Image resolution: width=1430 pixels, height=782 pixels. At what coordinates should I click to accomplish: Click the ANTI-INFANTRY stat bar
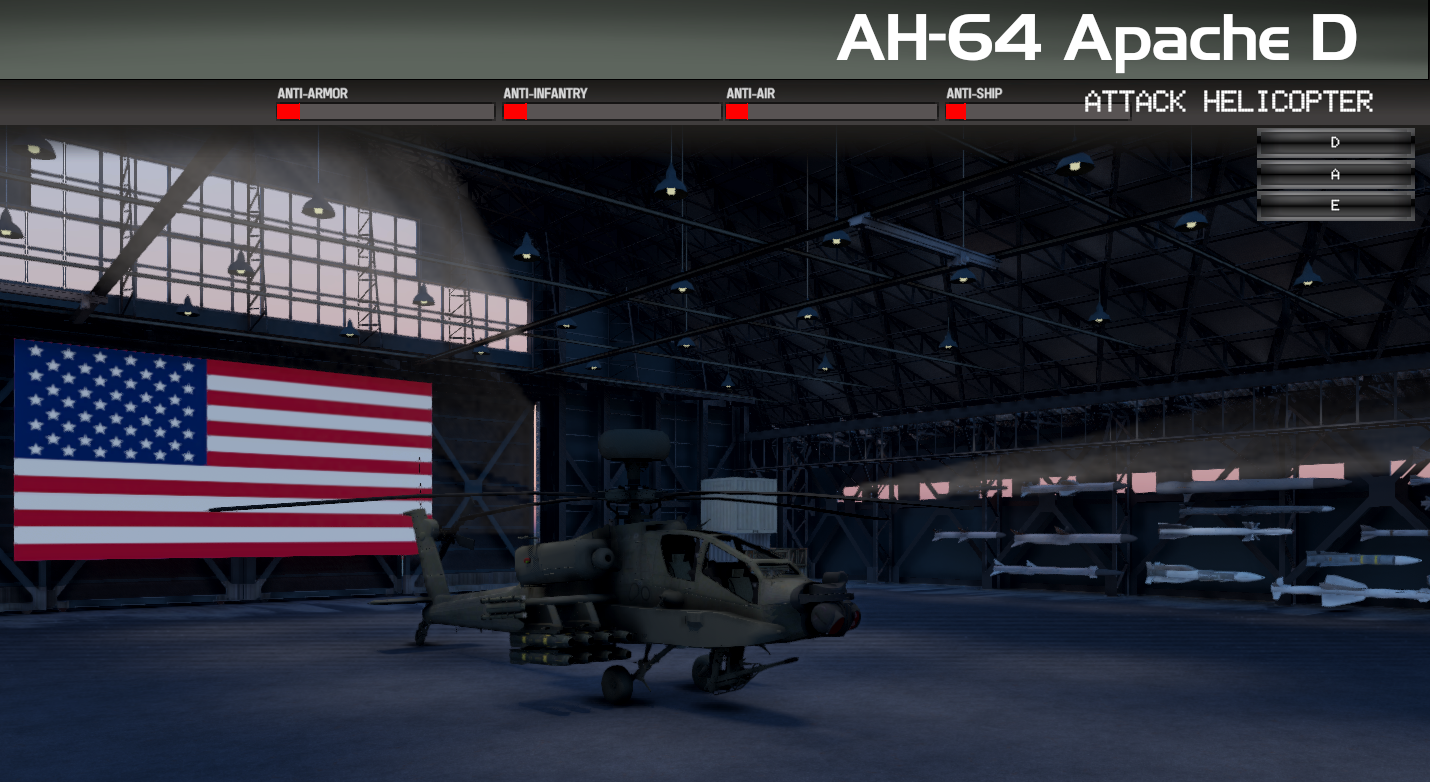tap(610, 112)
